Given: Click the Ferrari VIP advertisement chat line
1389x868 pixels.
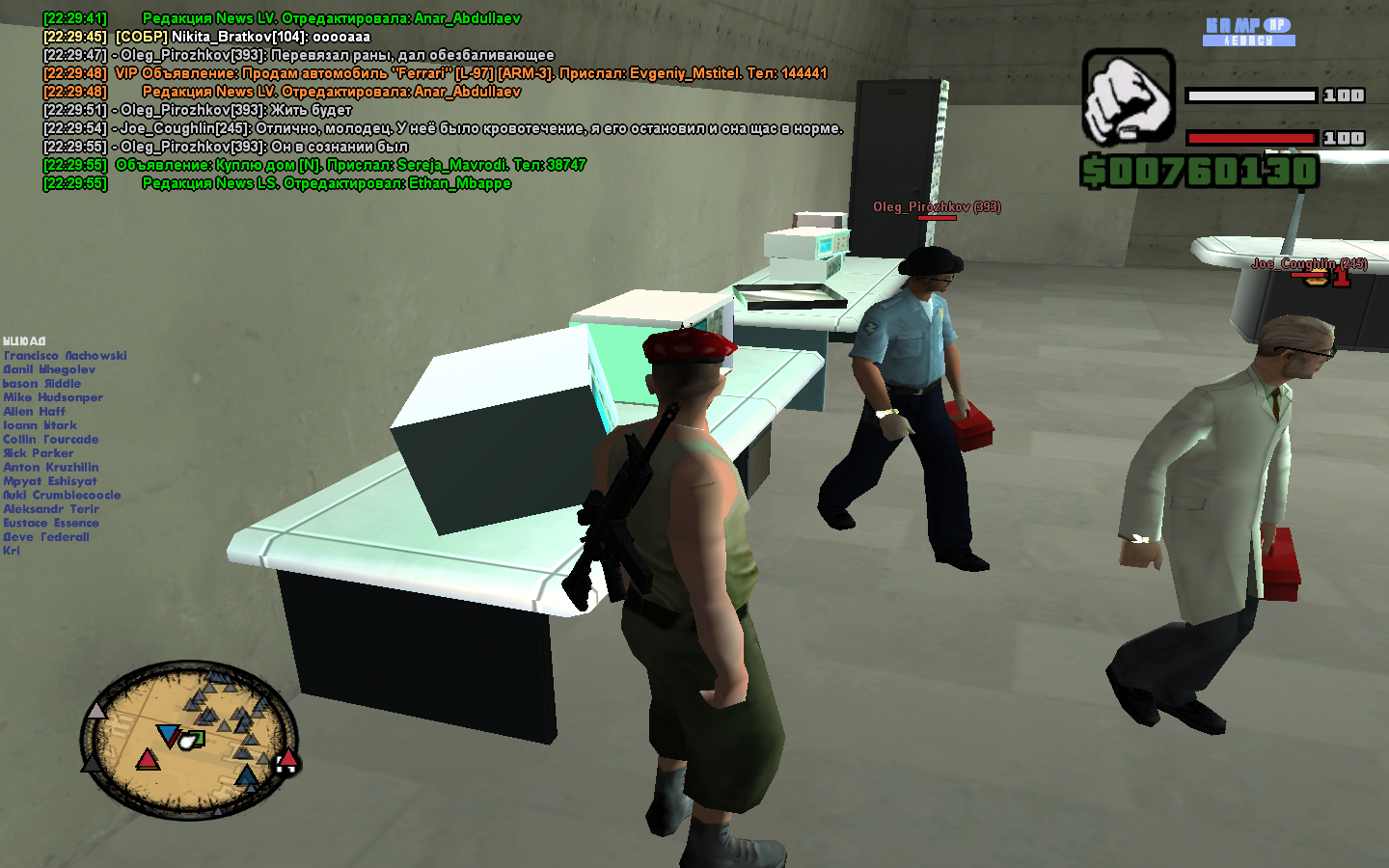Looking at the screenshot, I should point(471,73).
